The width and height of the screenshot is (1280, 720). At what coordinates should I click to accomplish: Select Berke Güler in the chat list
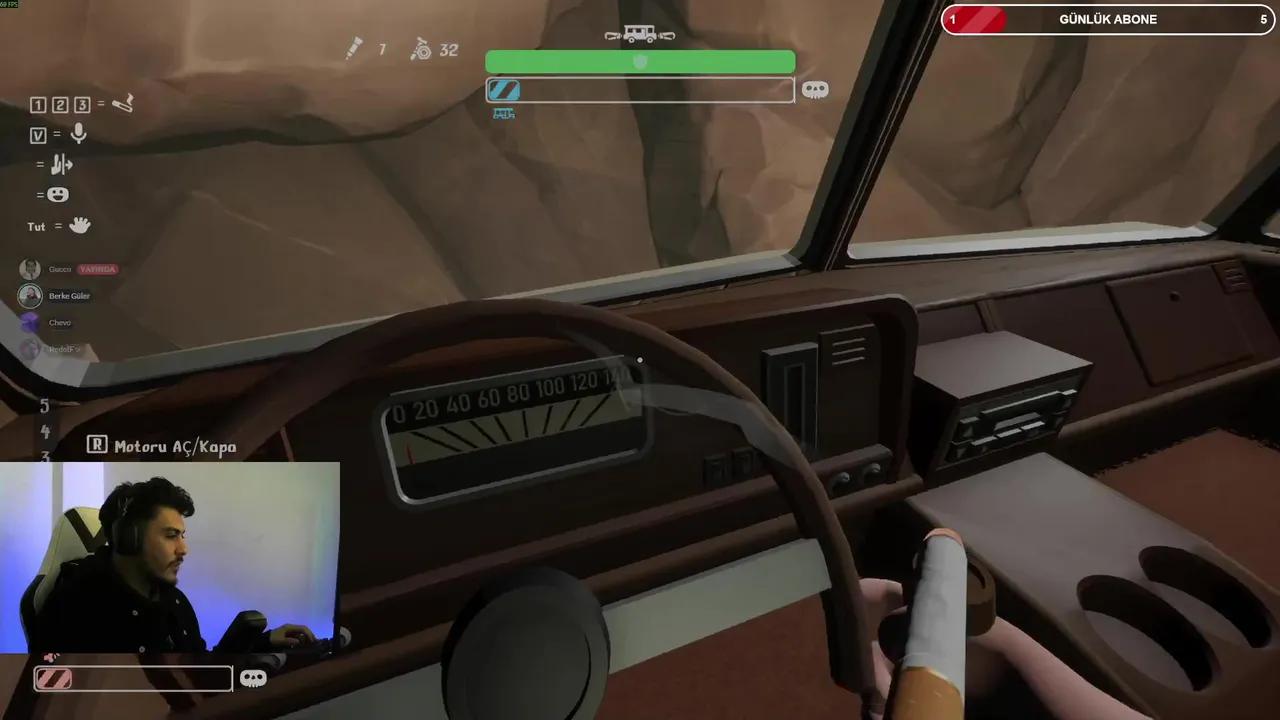(x=69, y=295)
